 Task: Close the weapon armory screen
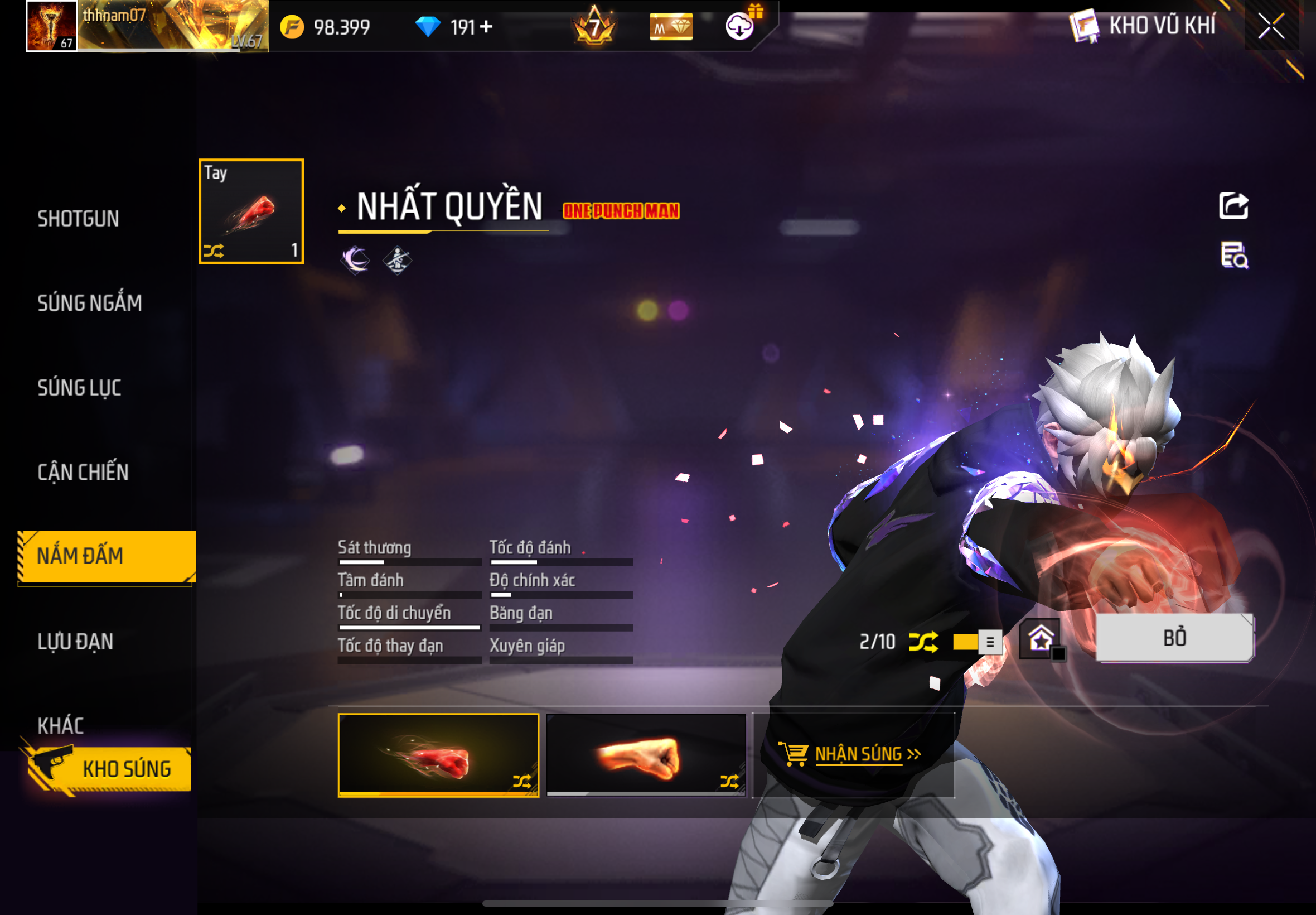pyautogui.click(x=1271, y=26)
